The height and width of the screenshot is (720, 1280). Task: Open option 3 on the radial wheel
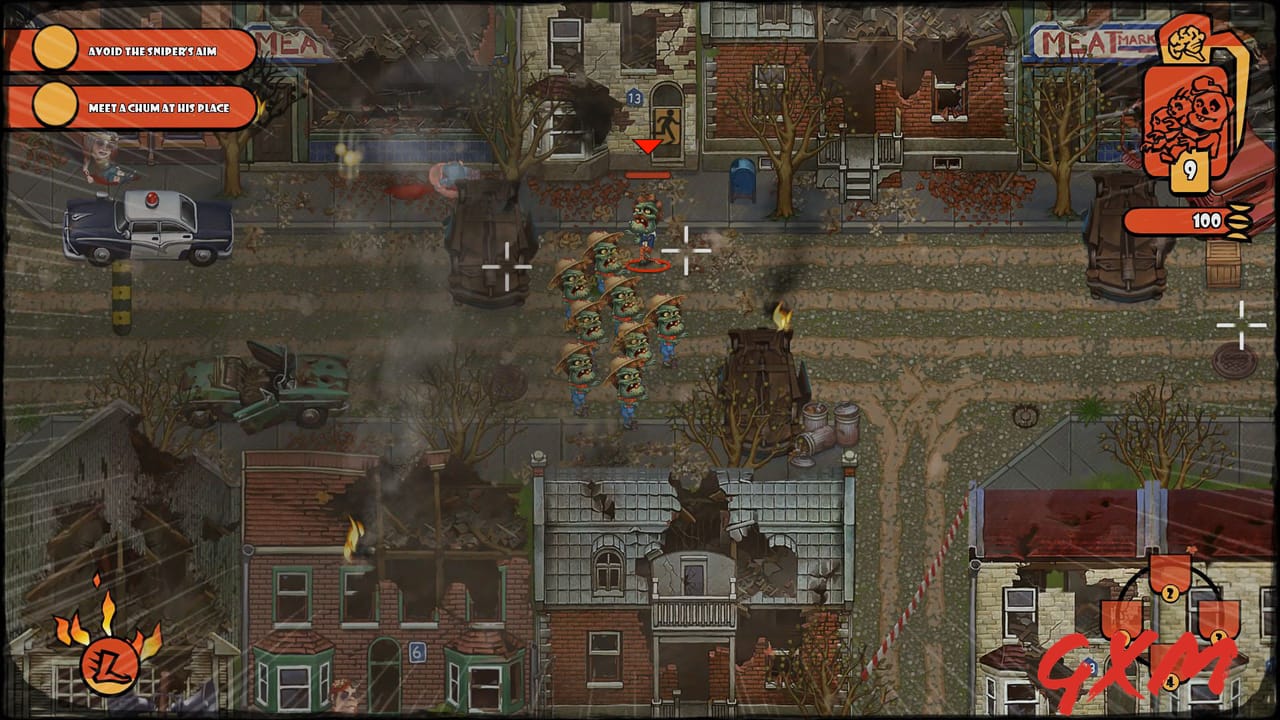[x=1218, y=637]
